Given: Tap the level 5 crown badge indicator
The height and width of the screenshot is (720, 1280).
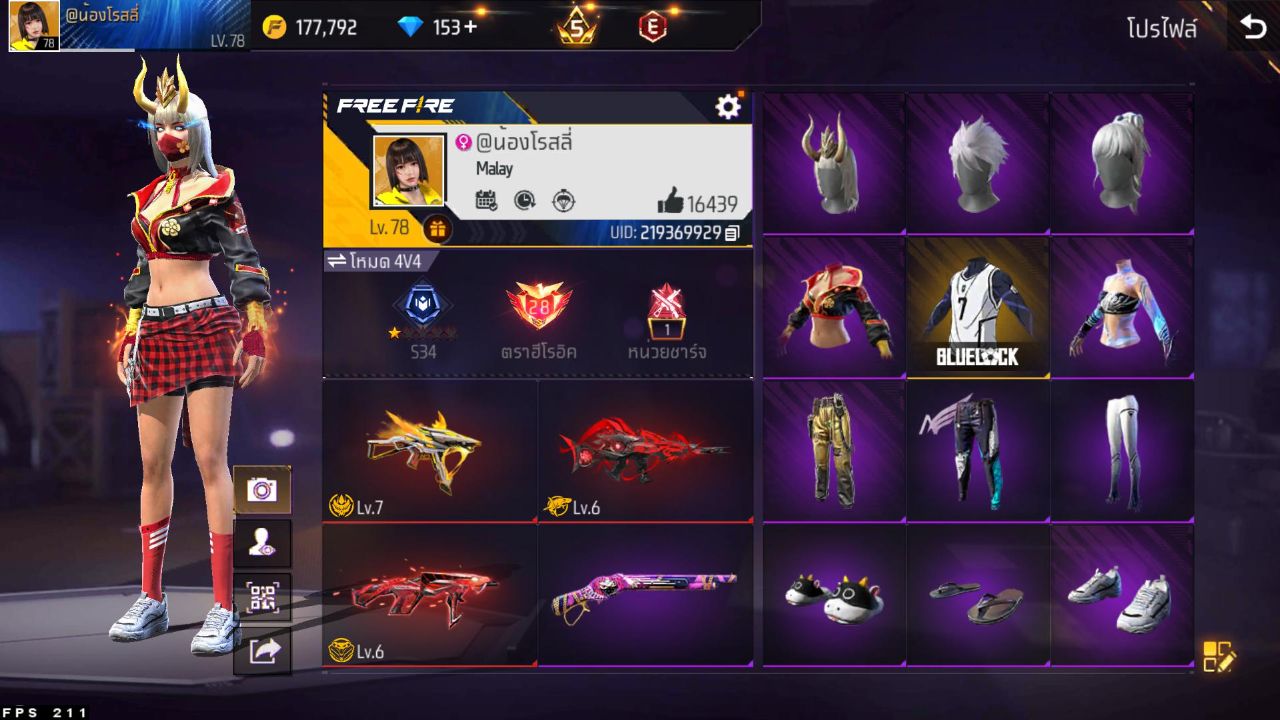Looking at the screenshot, I should (574, 26).
